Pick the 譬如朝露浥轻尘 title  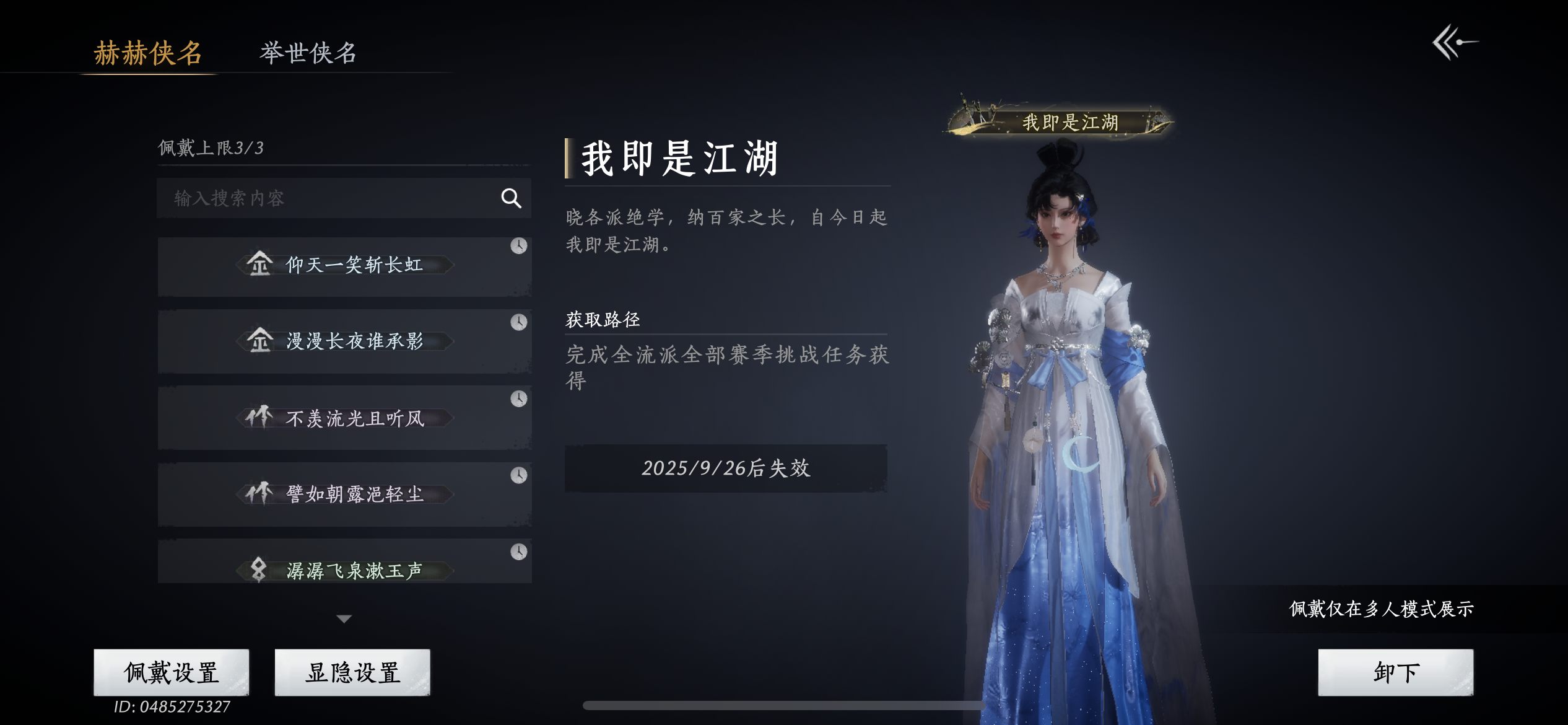tap(344, 494)
